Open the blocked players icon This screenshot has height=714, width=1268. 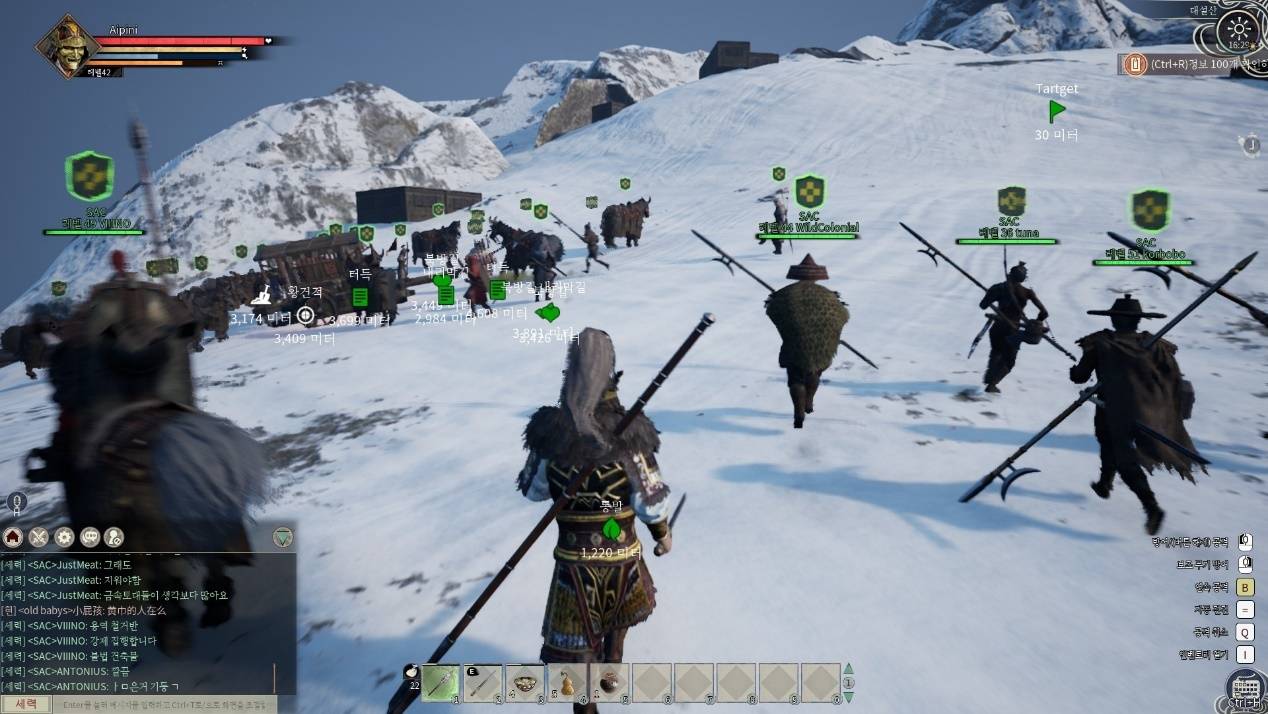click(114, 537)
